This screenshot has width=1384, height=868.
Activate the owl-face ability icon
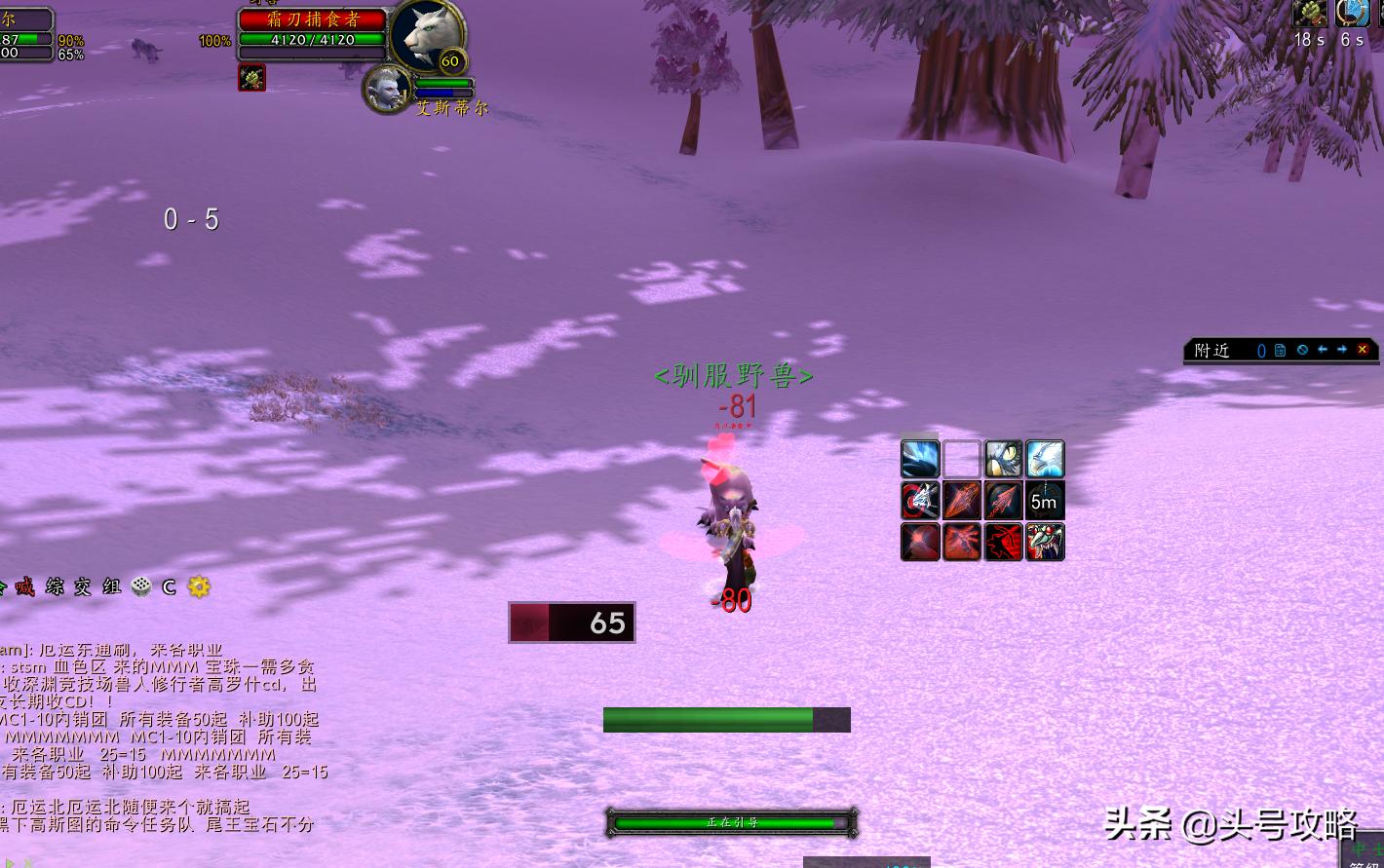pos(1003,459)
